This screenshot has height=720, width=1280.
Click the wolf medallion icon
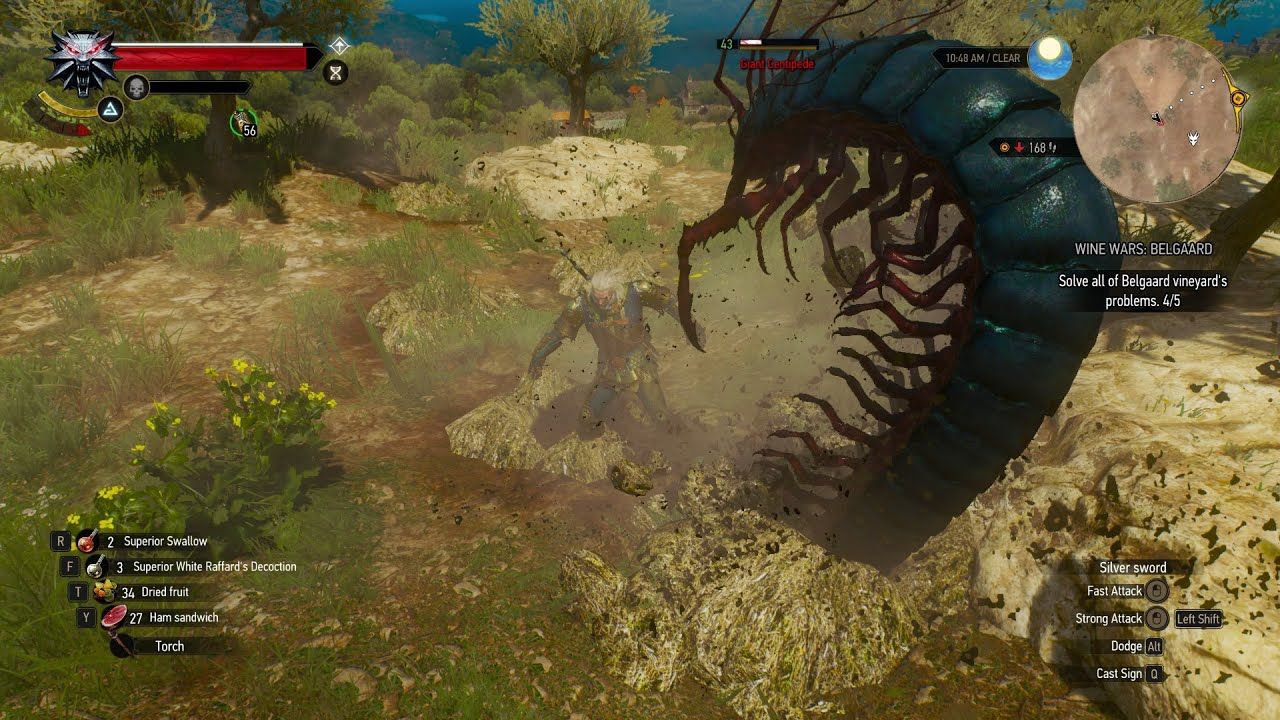(80, 60)
